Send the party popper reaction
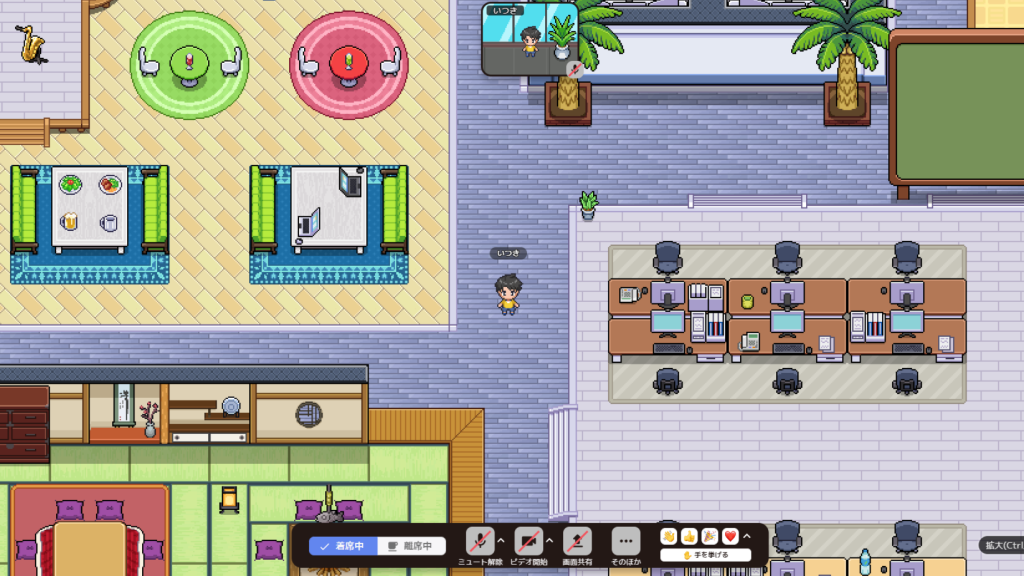The width and height of the screenshot is (1024, 576). point(710,537)
